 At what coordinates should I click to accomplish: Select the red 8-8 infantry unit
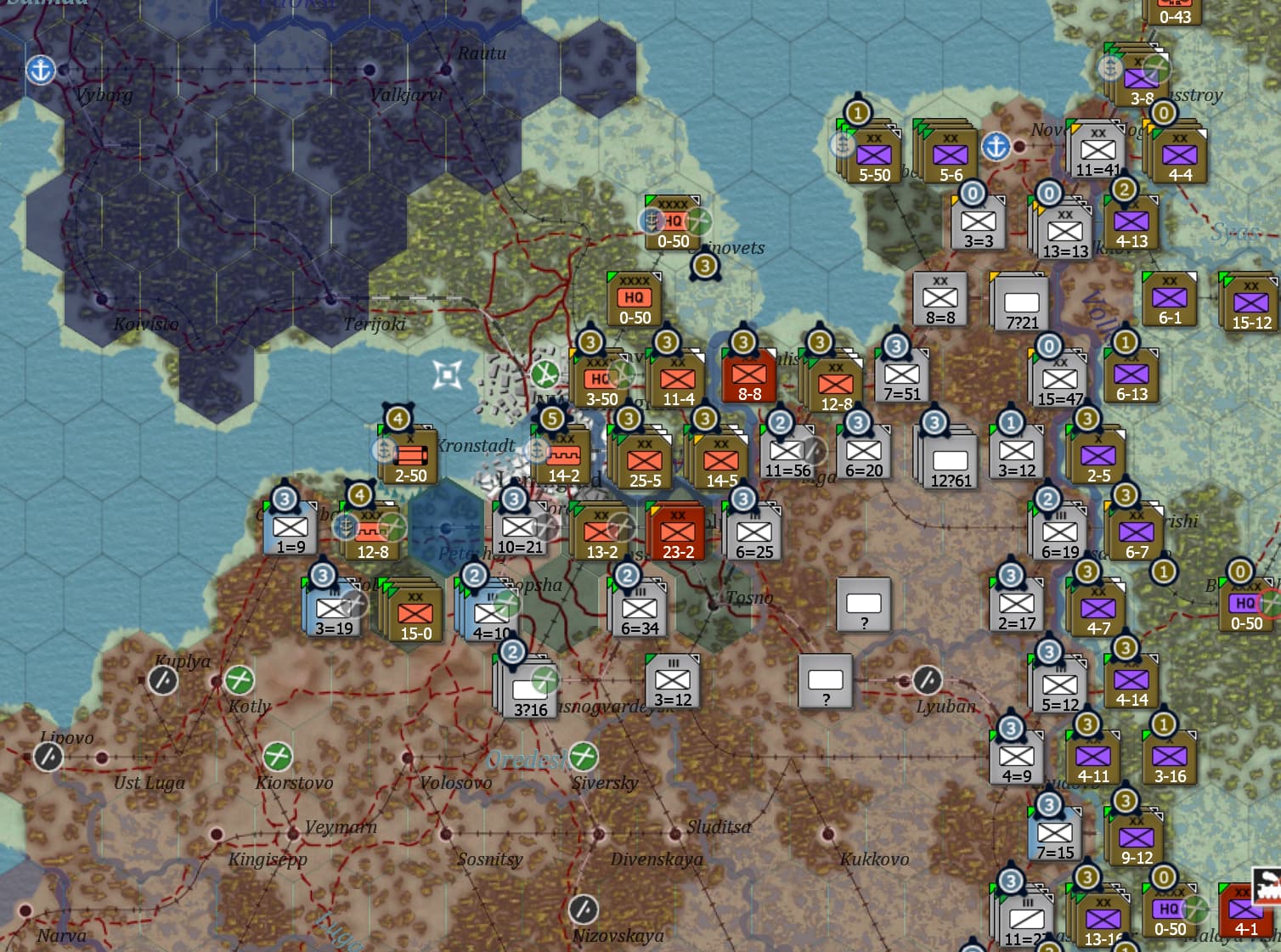coord(748,376)
